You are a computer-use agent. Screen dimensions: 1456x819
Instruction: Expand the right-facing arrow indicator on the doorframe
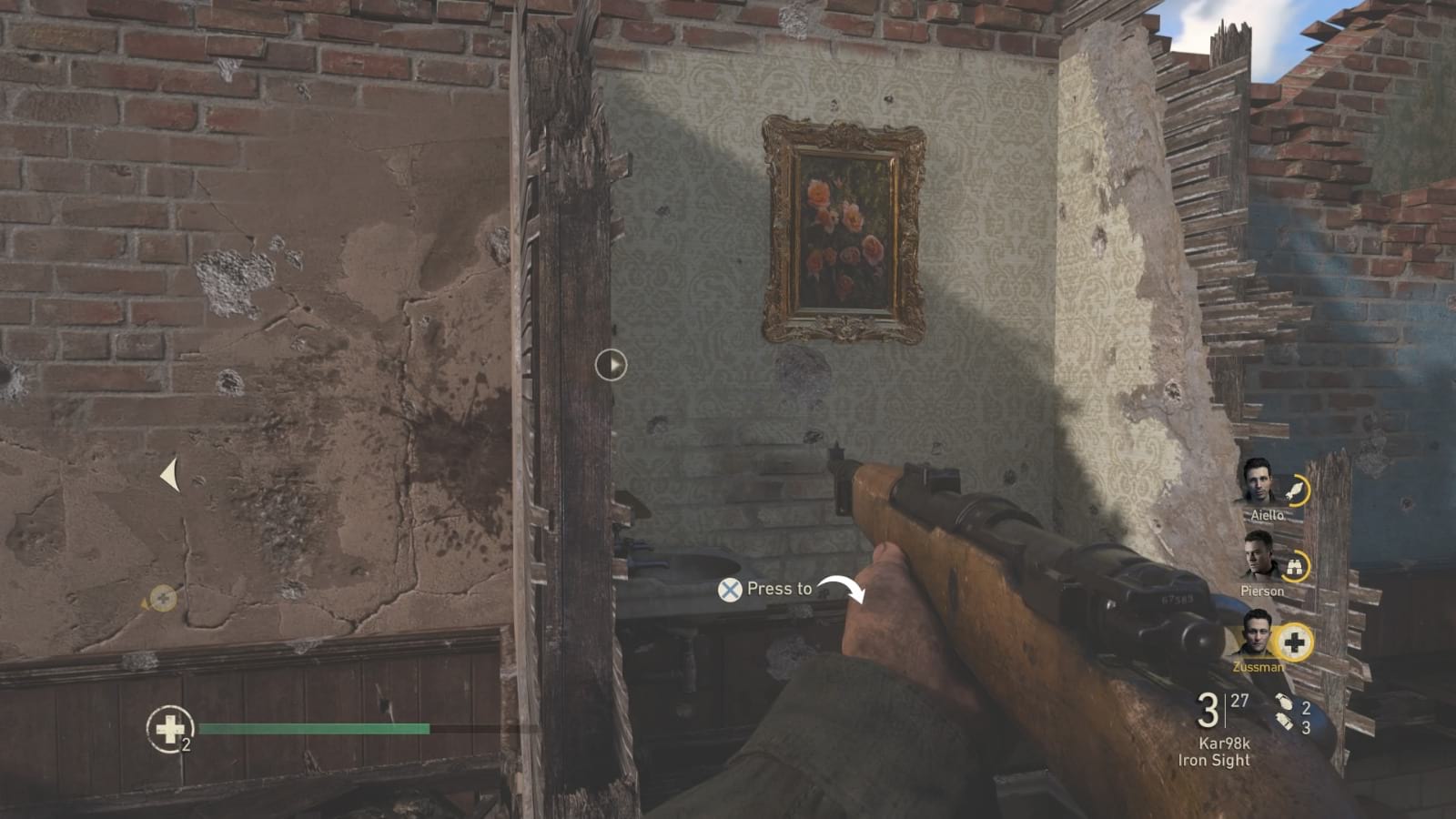pos(612,363)
